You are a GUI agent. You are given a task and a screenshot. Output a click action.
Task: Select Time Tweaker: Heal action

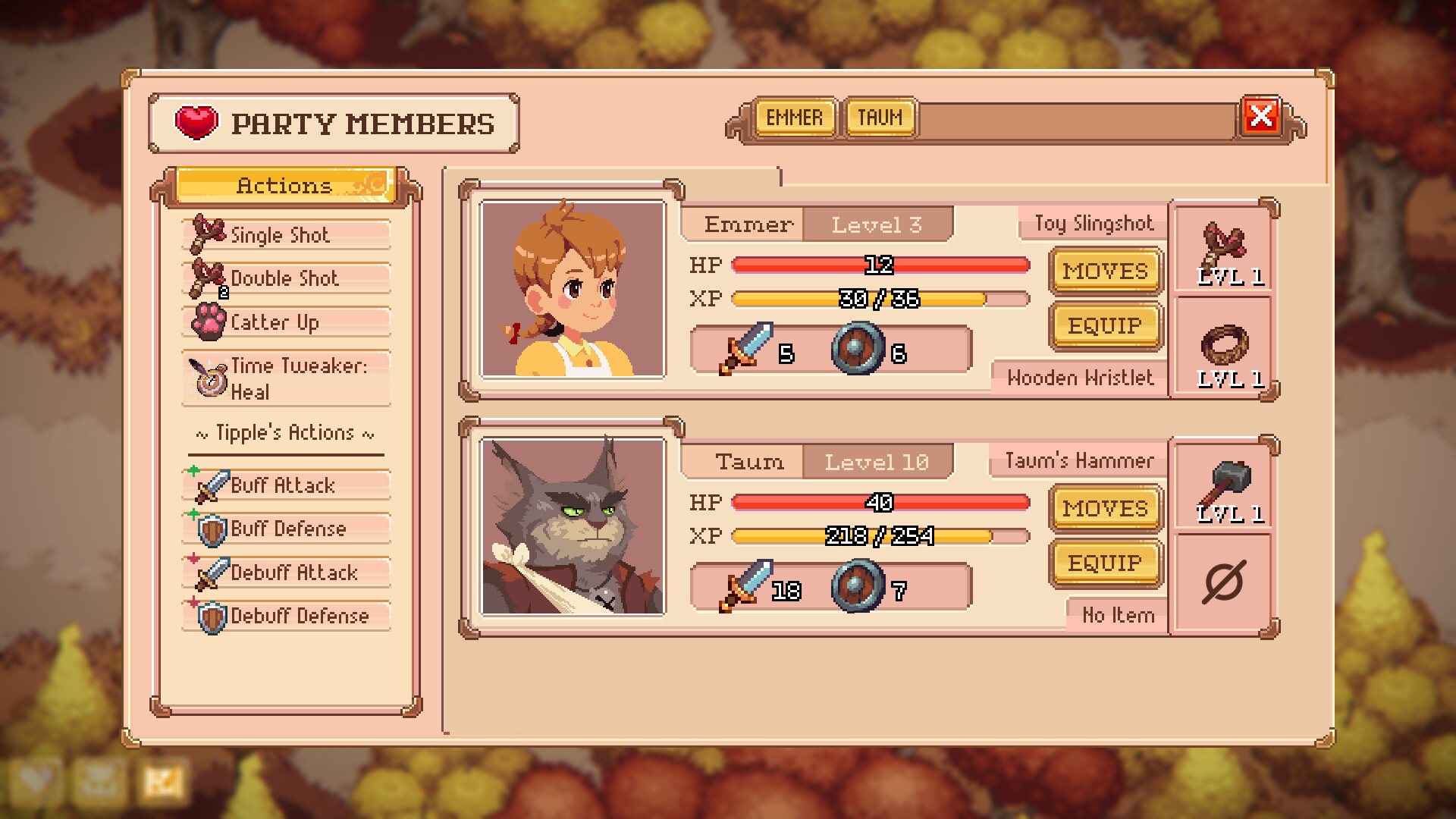(286, 378)
